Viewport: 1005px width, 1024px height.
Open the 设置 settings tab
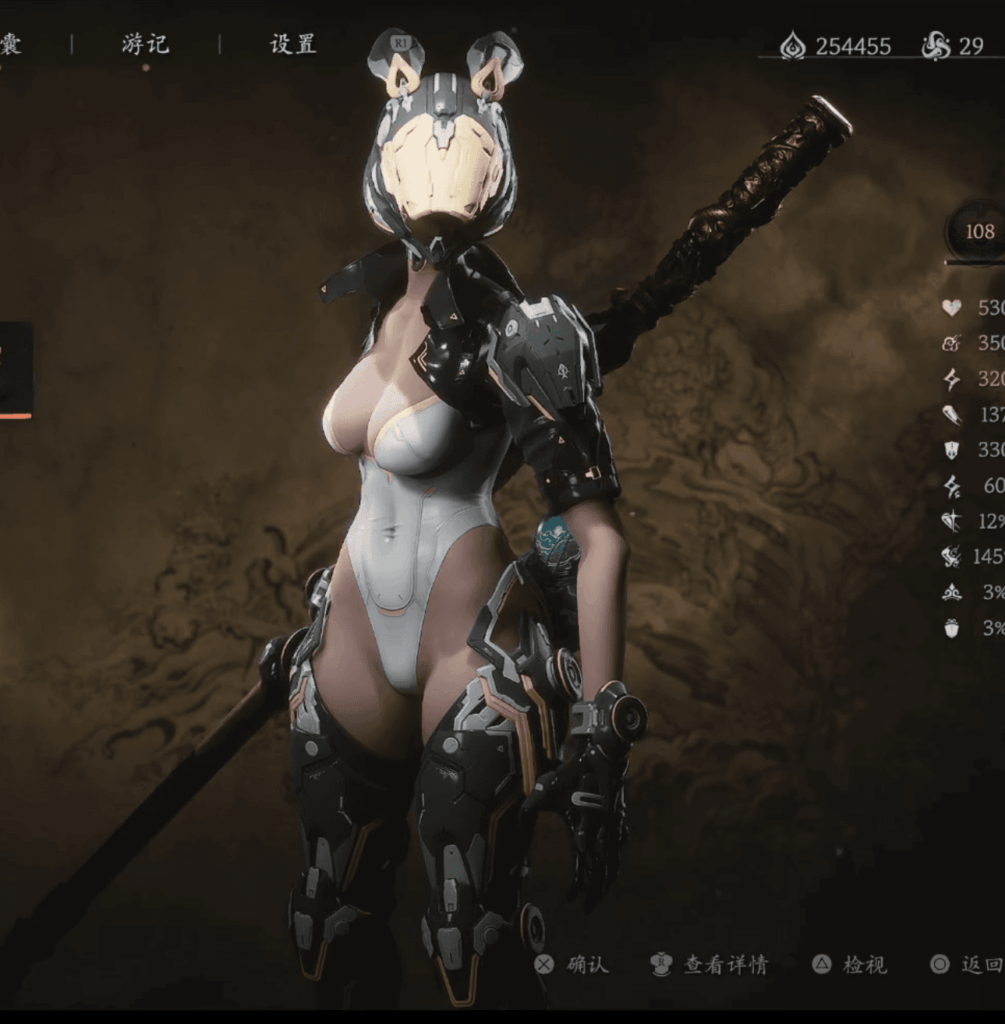coord(293,44)
